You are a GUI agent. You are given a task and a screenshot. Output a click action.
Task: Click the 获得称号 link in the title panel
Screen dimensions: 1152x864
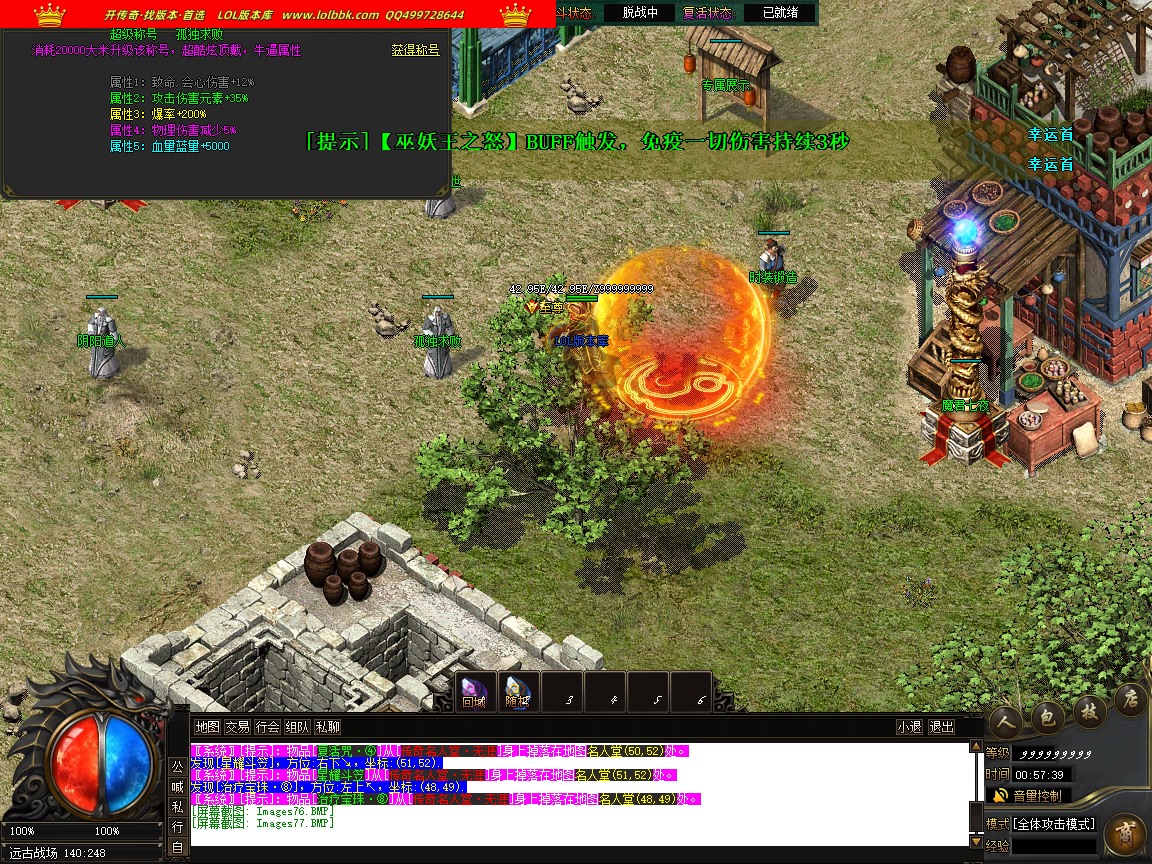pyautogui.click(x=415, y=50)
